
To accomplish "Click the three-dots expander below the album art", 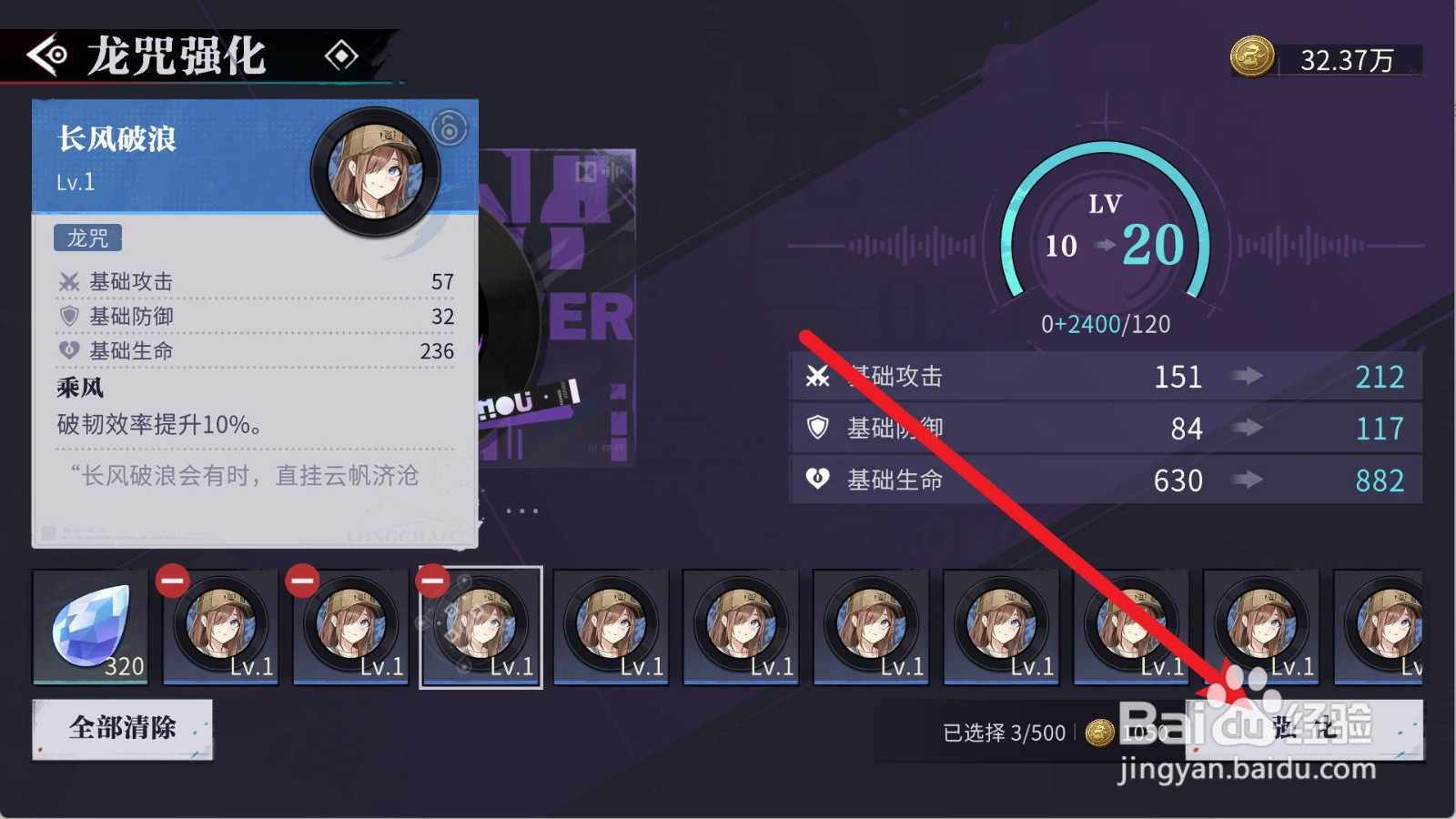I will pyautogui.click(x=523, y=512).
